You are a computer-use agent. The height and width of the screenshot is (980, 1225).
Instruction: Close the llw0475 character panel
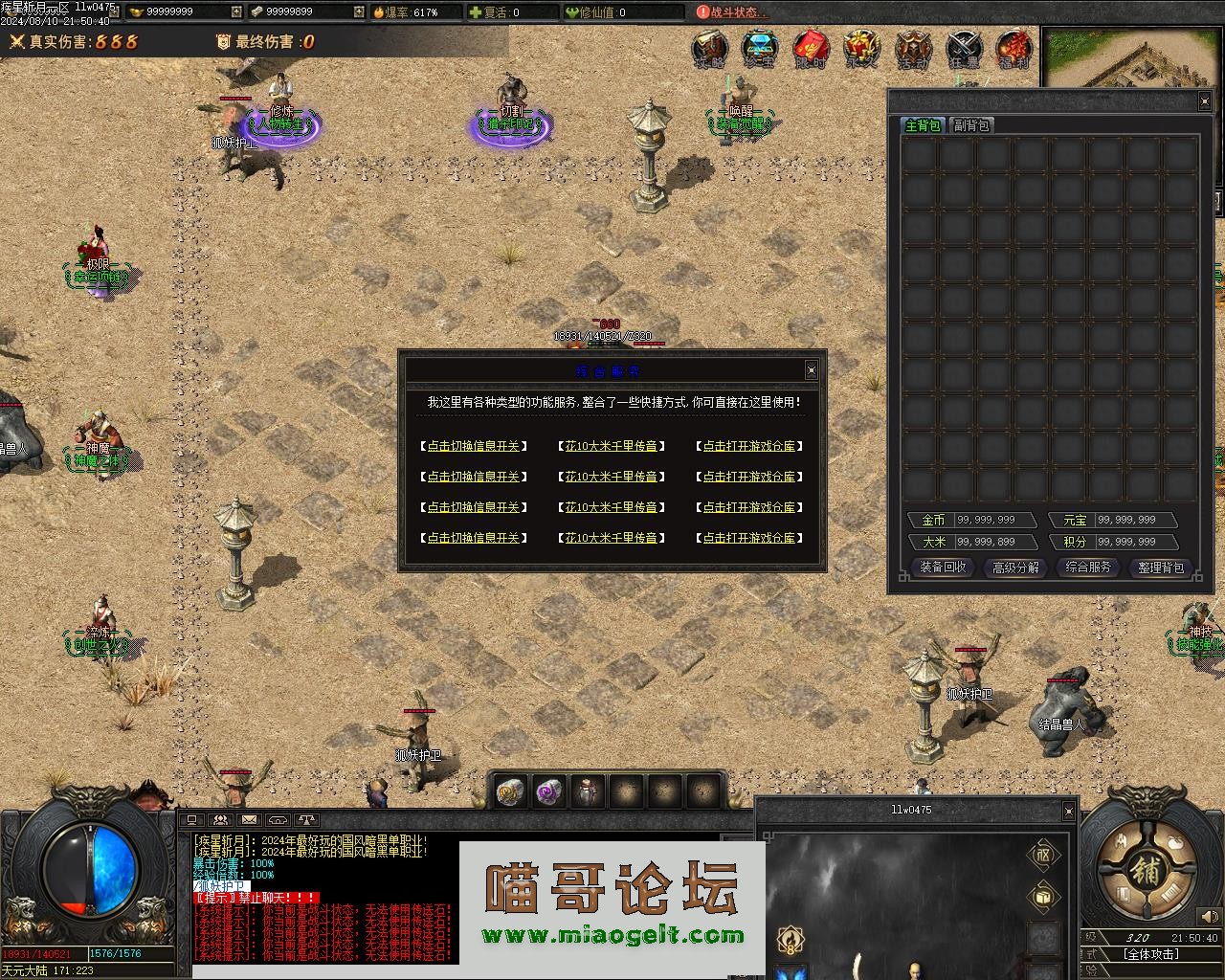pos(1069,811)
